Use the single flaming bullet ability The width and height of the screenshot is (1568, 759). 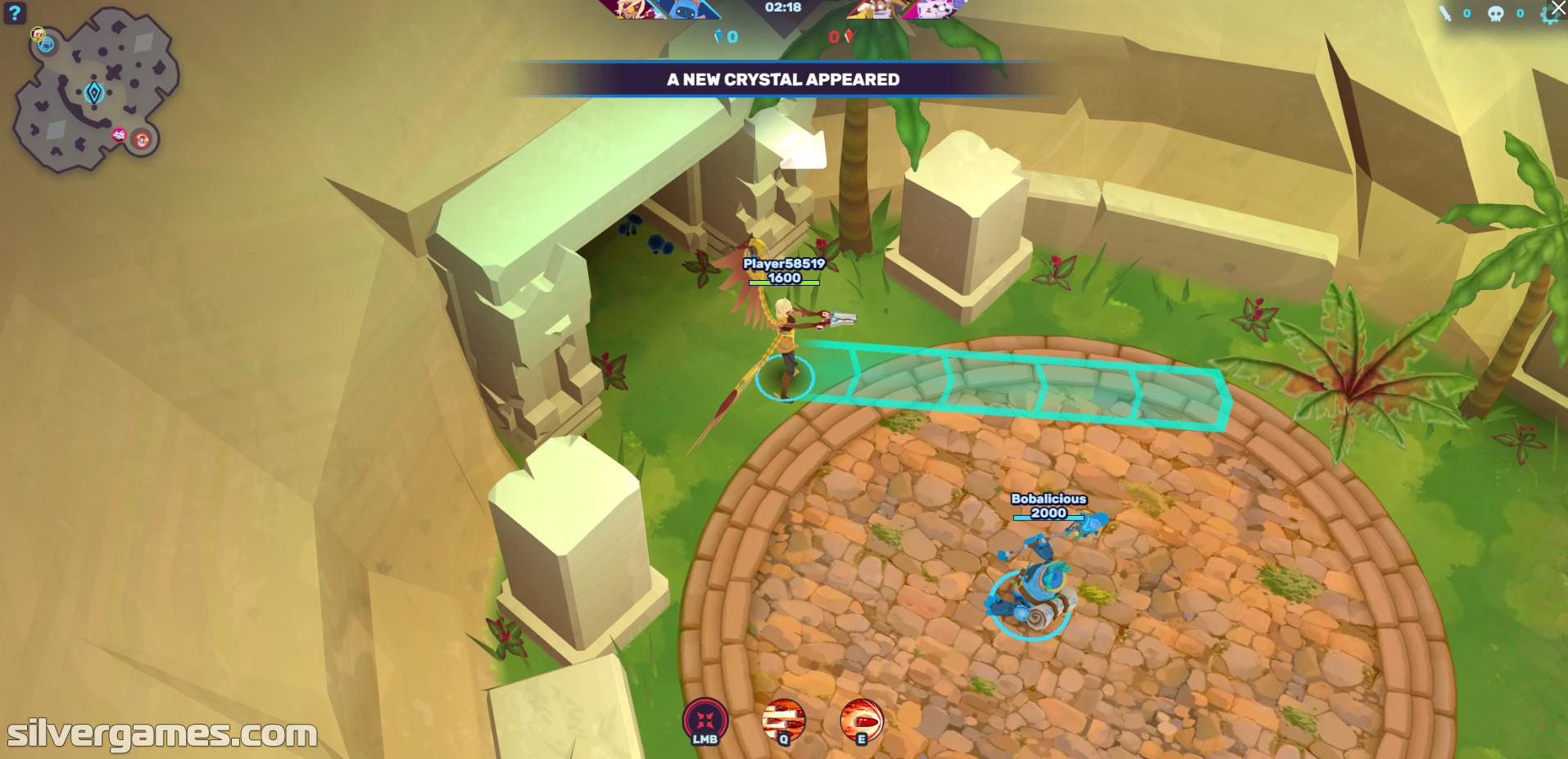[861, 721]
